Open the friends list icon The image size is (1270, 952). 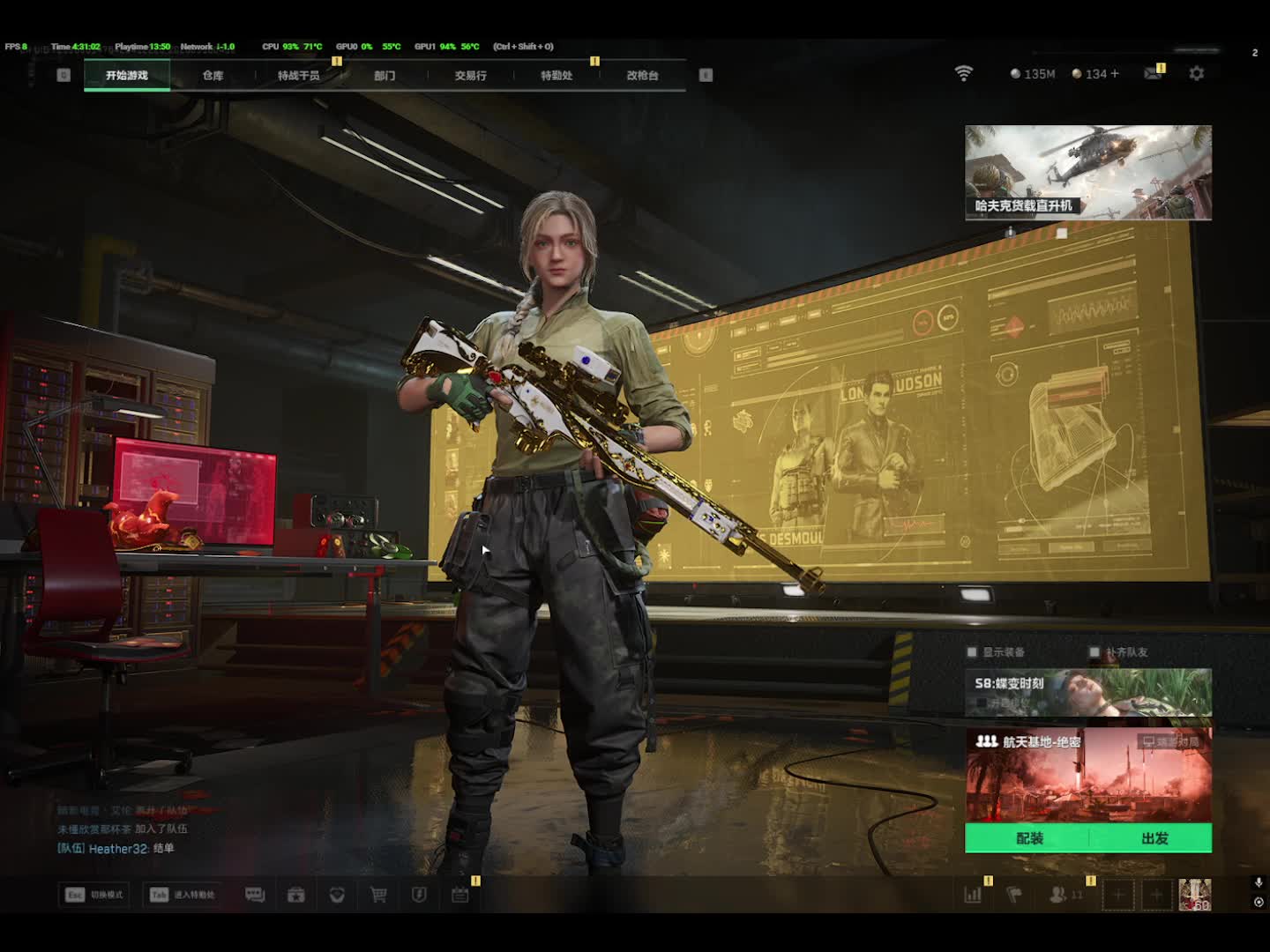pyautogui.click(x=1058, y=895)
